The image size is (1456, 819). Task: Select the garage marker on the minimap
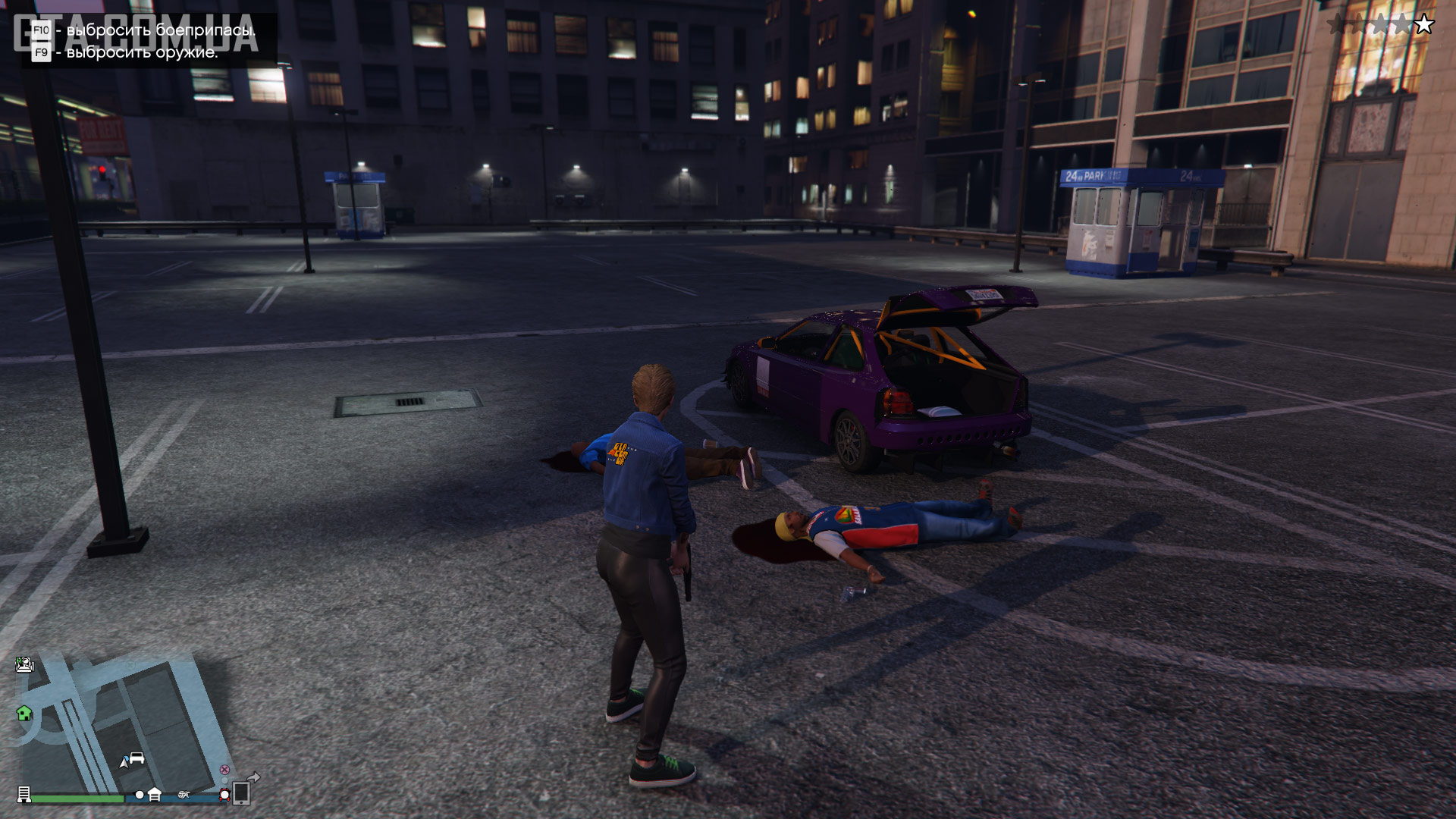pos(155,795)
